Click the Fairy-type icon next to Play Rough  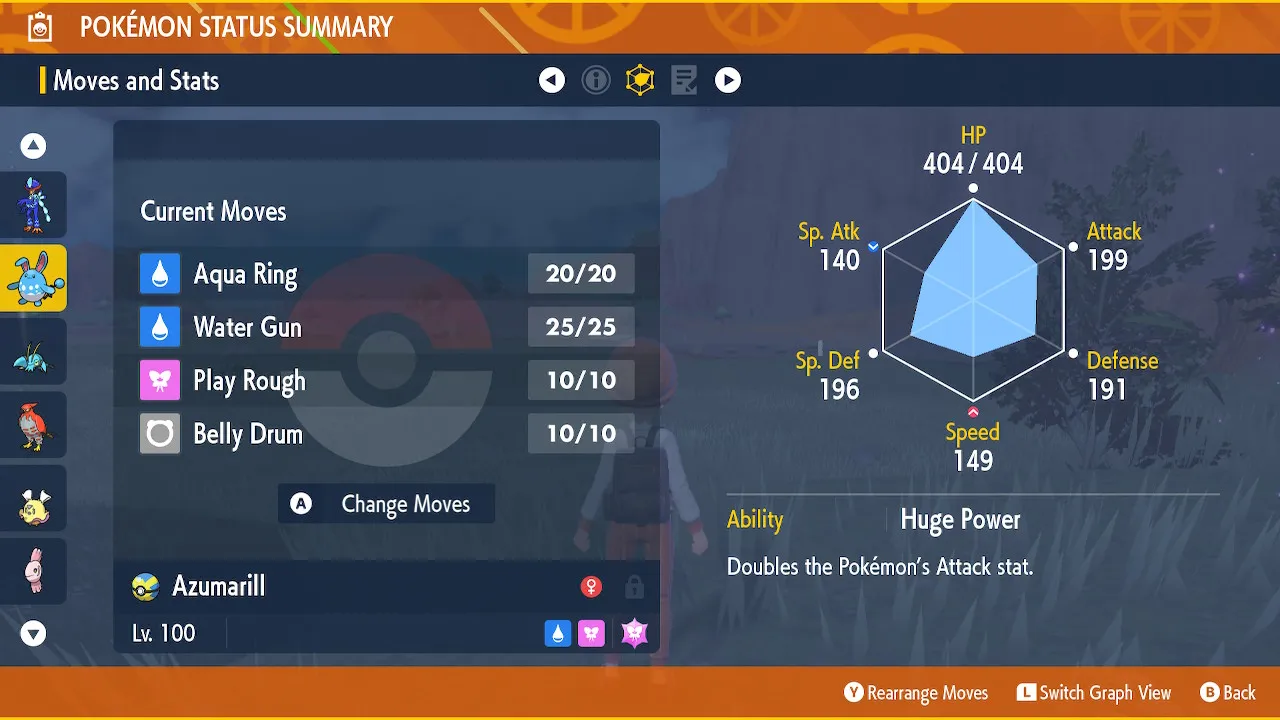point(160,380)
